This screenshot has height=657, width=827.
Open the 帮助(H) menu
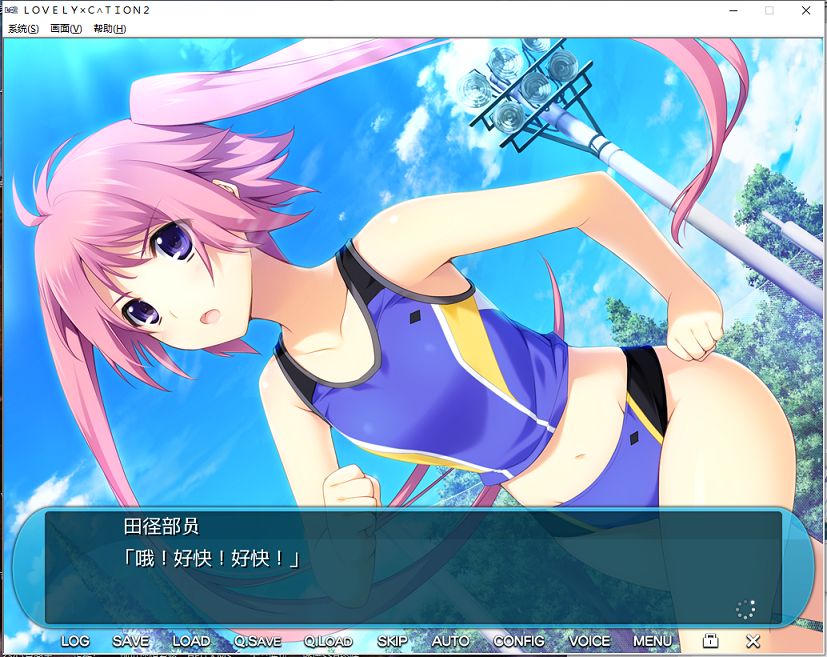tap(109, 29)
